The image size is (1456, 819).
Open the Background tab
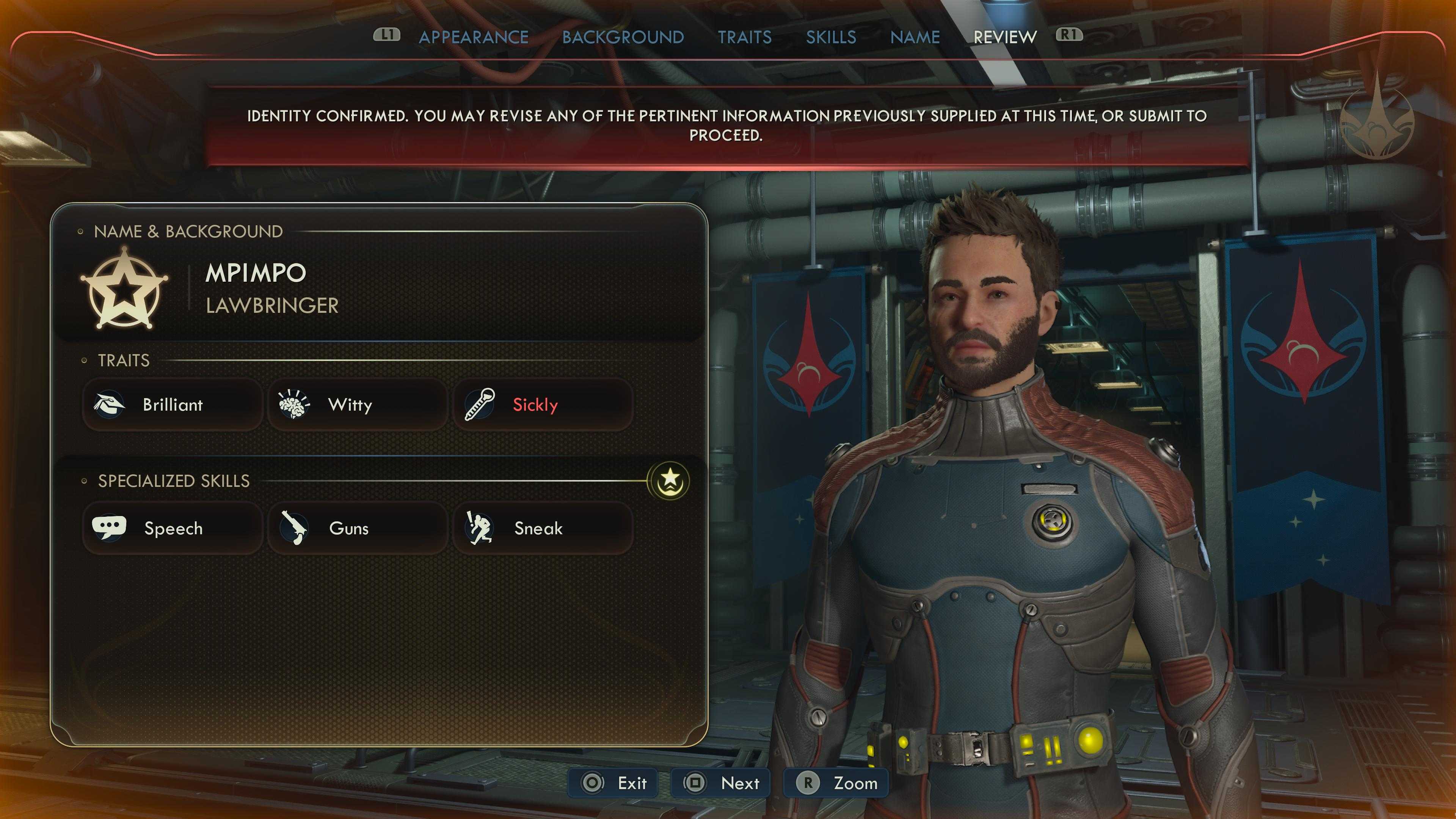click(623, 37)
